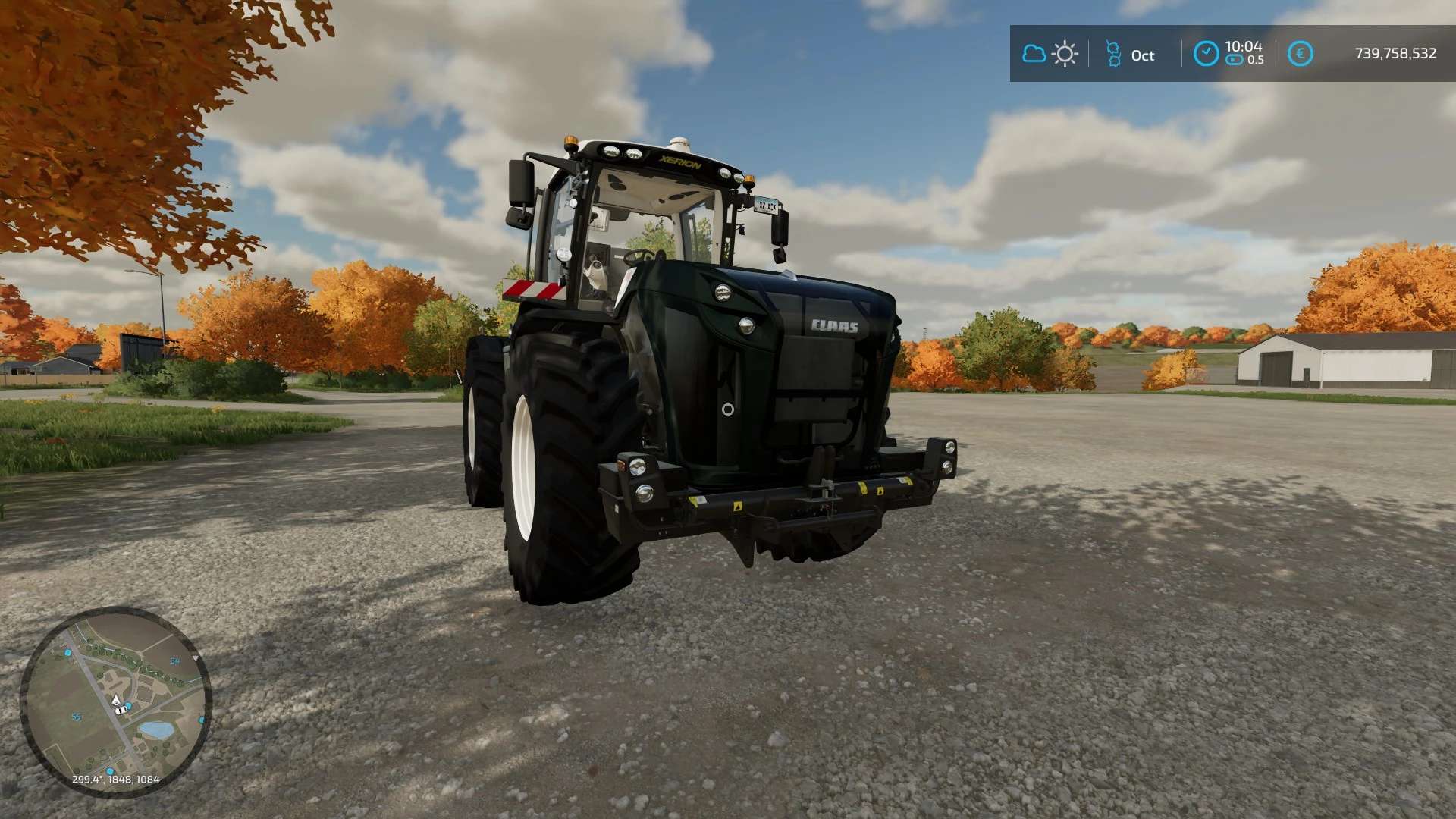Open the circular minimap

click(115, 701)
